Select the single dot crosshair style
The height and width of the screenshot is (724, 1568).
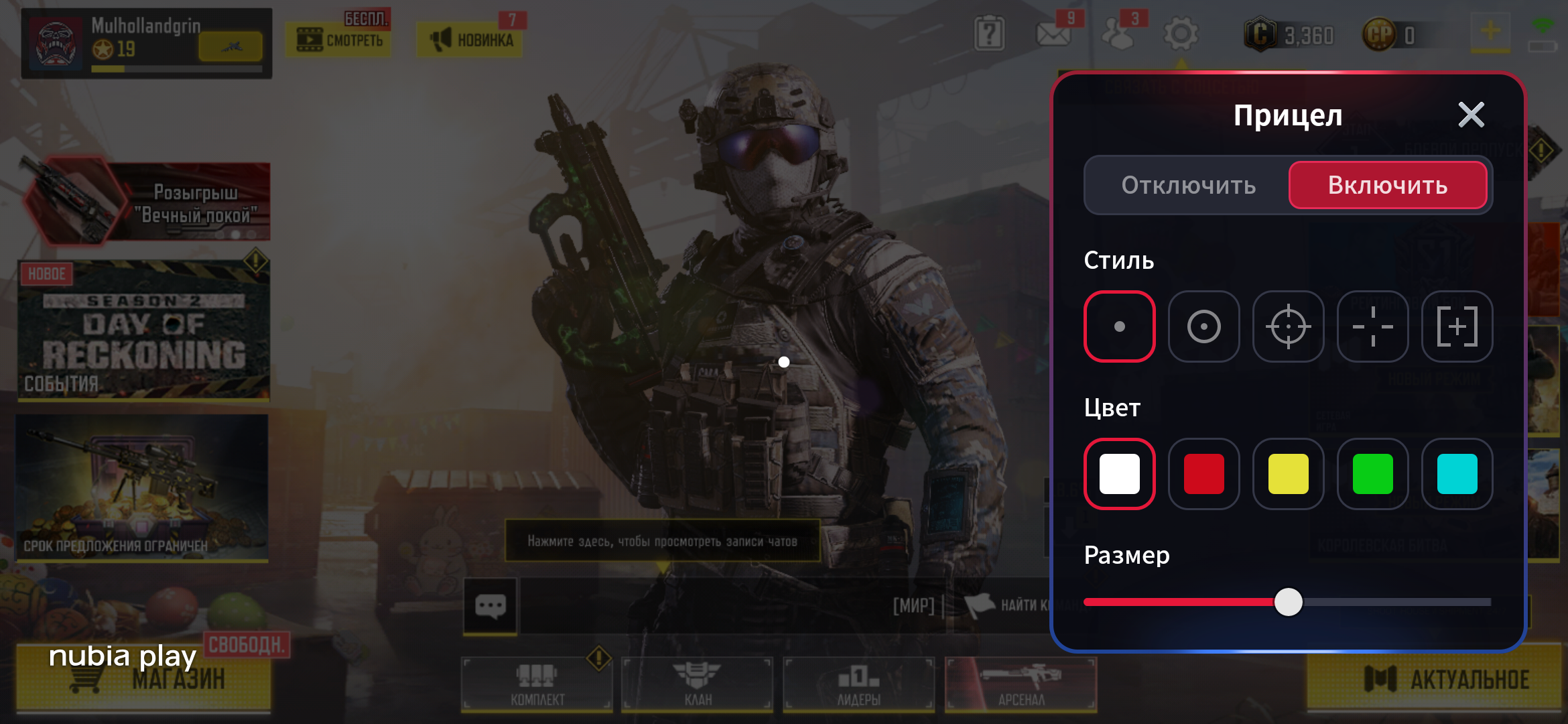coord(1119,326)
